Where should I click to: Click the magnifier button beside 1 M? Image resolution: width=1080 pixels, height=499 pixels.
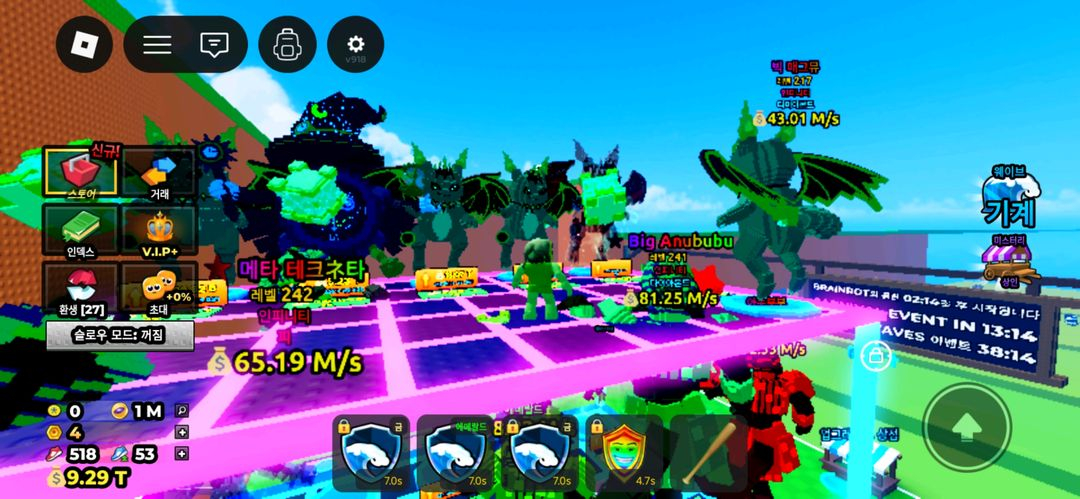coord(182,410)
